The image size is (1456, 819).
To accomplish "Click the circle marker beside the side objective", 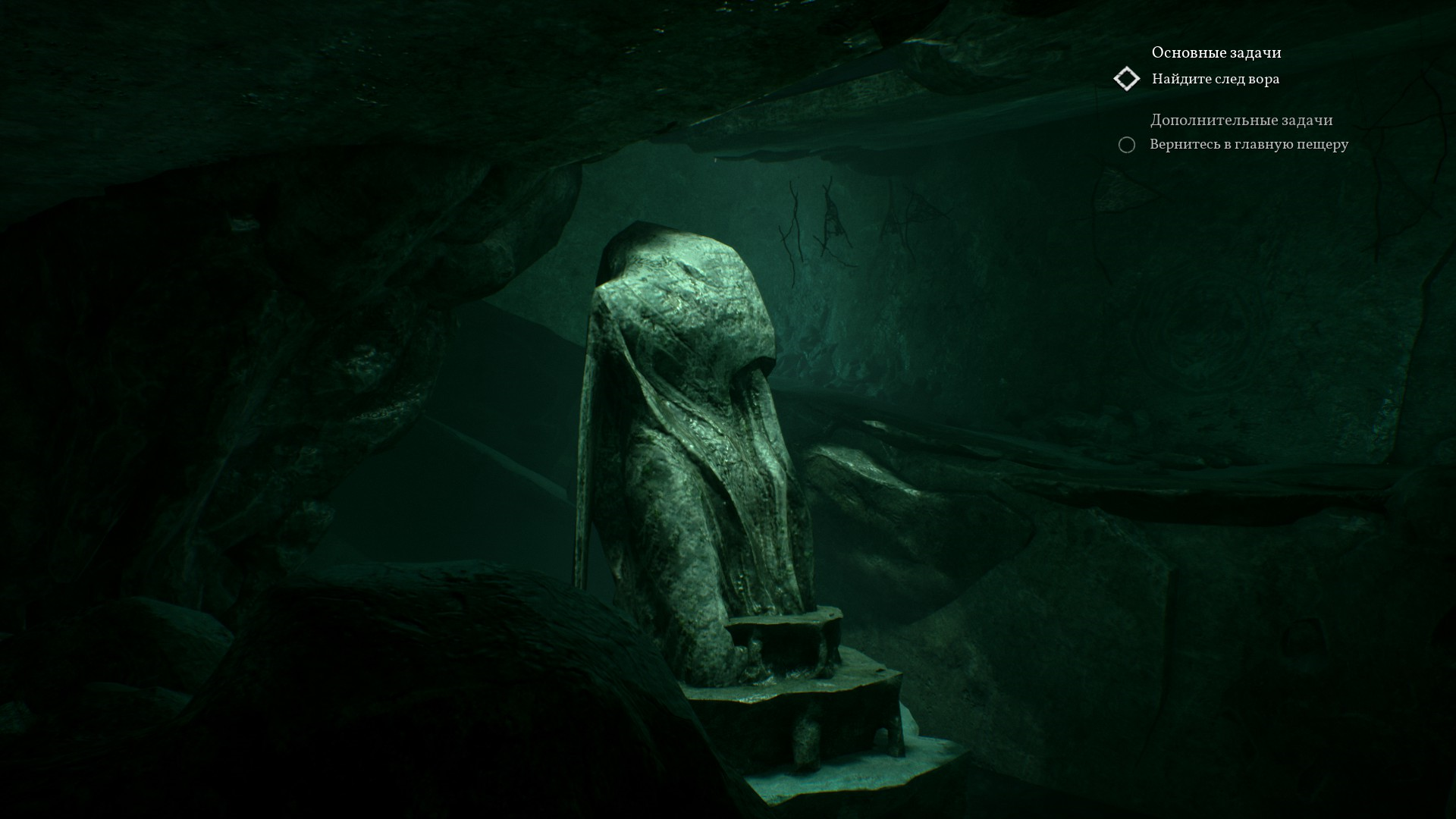I will click(x=1127, y=145).
